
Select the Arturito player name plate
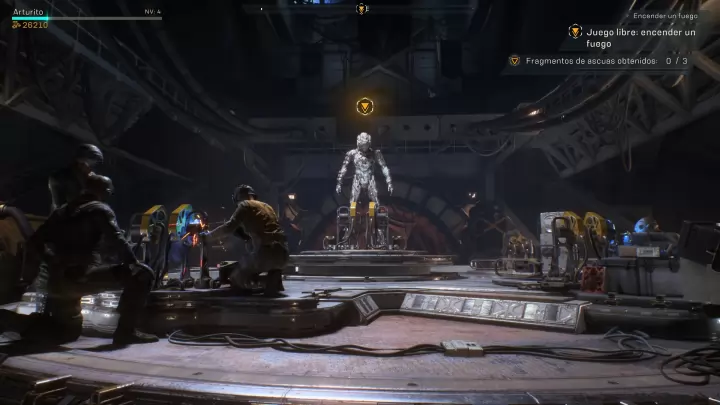point(28,12)
